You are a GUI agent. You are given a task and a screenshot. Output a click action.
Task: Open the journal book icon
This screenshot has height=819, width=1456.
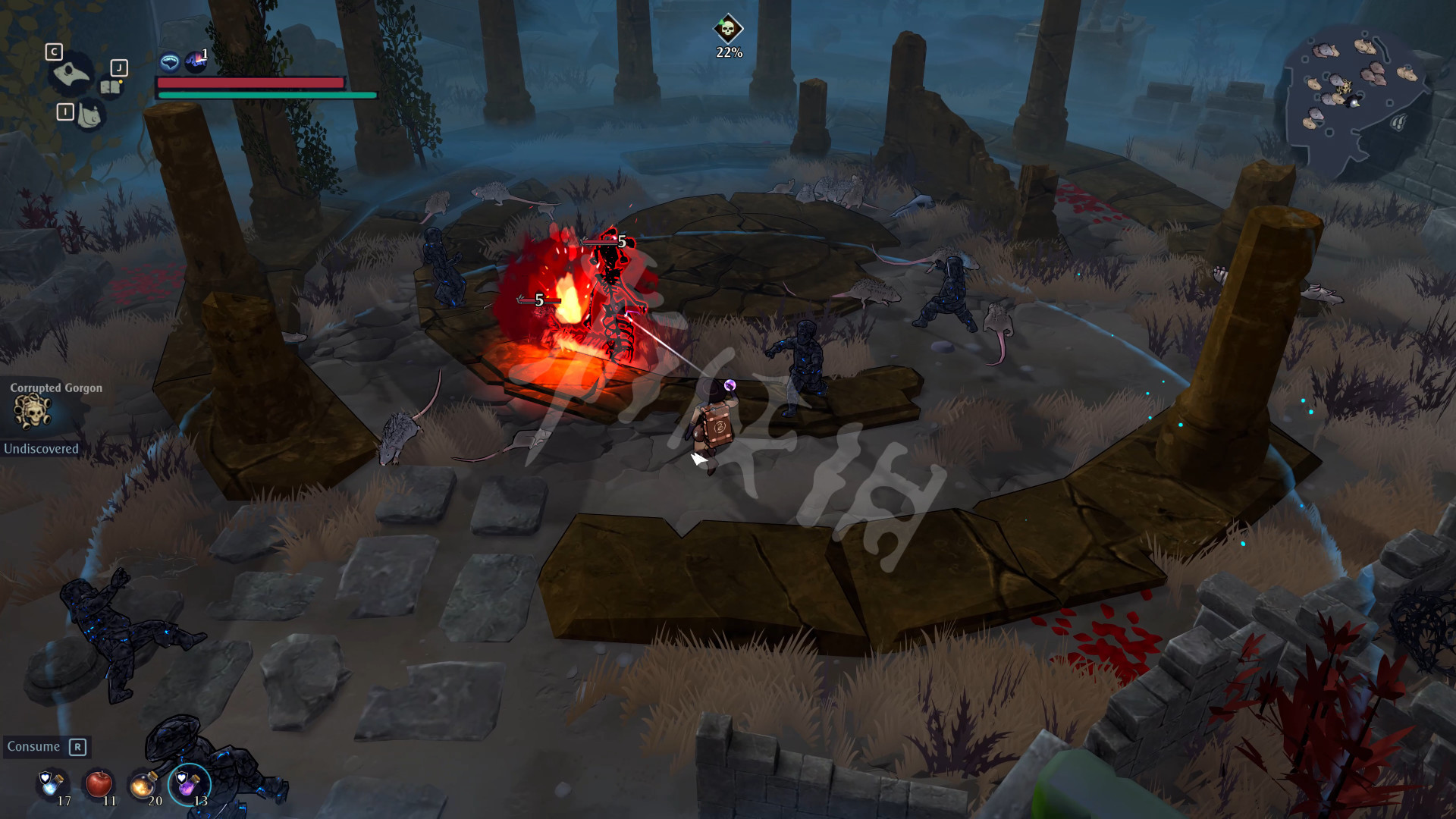[111, 87]
